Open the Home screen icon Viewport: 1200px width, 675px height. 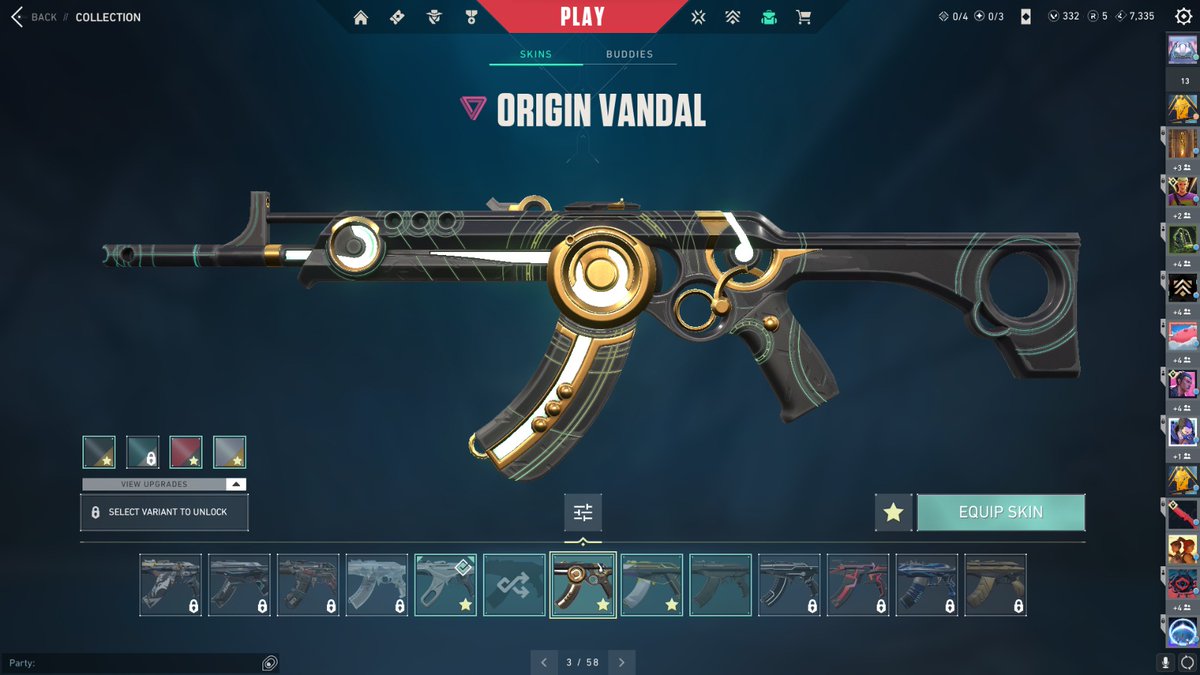click(361, 17)
